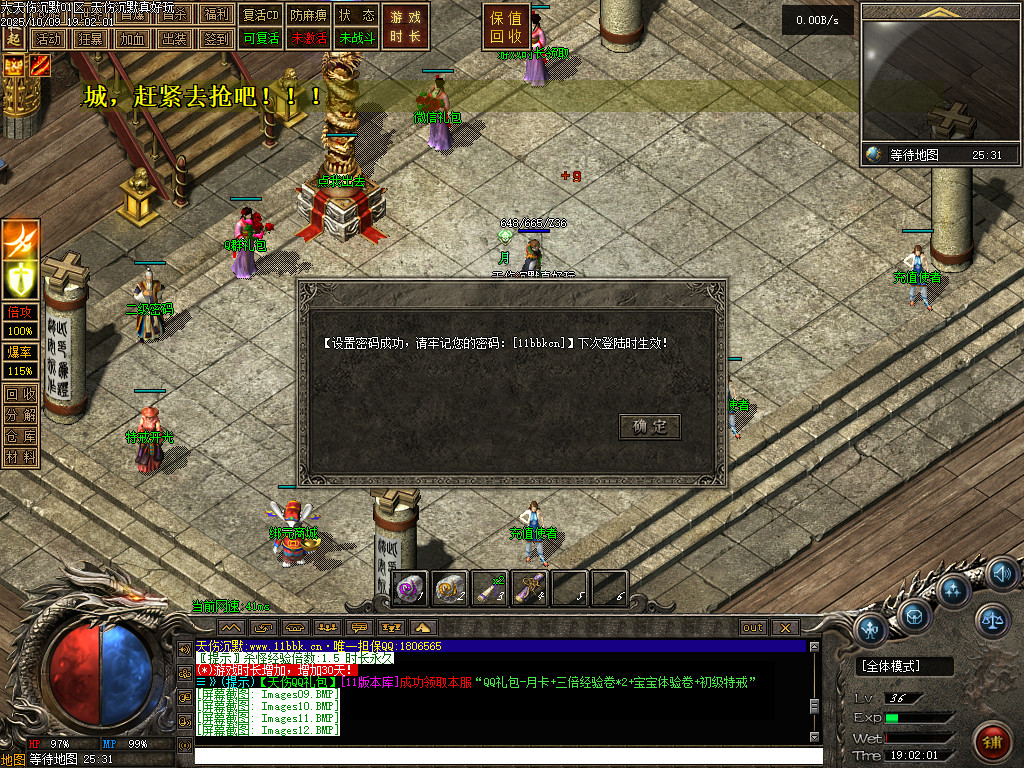Open the 活动 events button
This screenshot has width=1024, height=768.
tap(47, 39)
